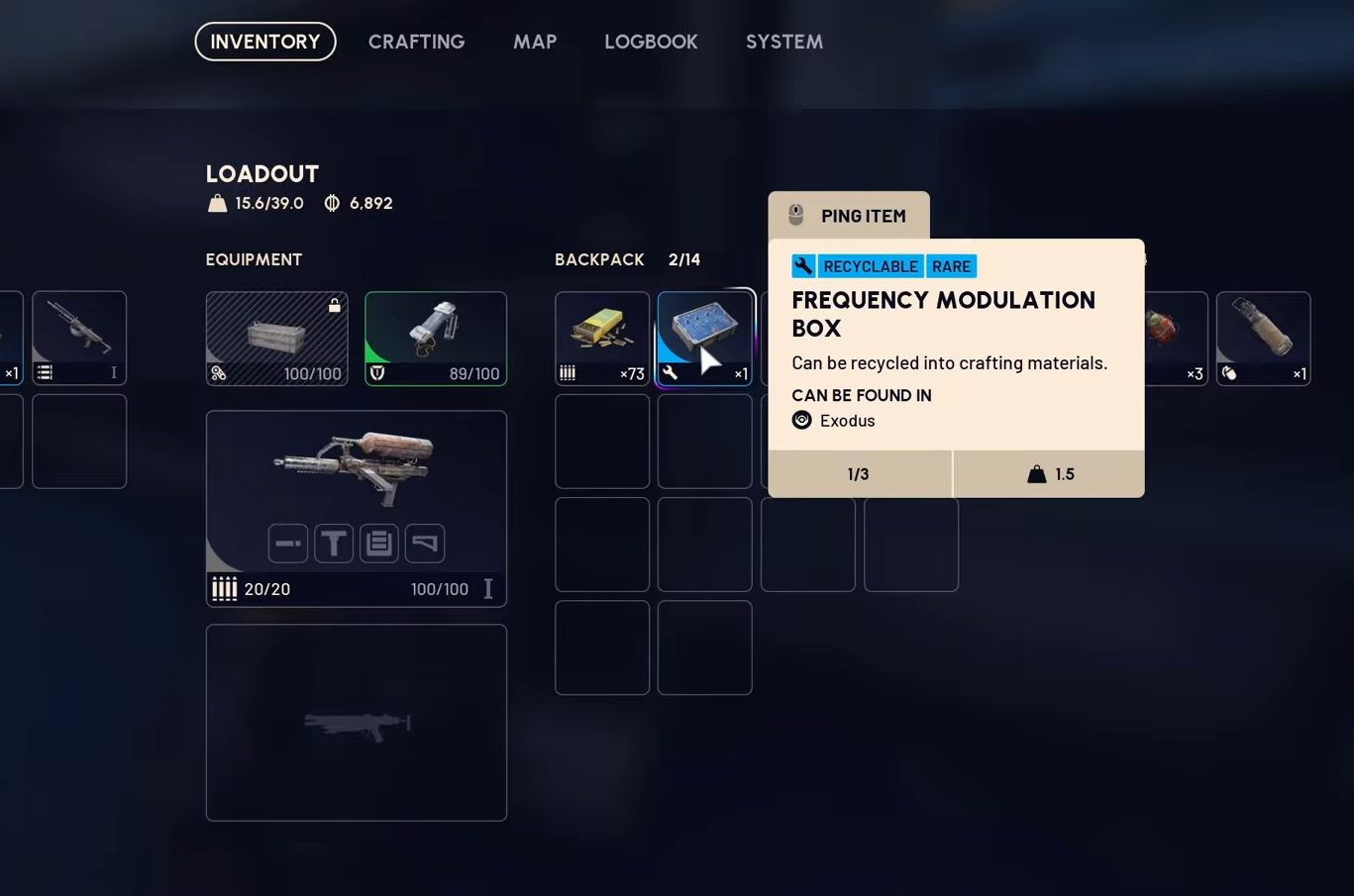1354x896 pixels.
Task: Select the equipped shield with 89/100 durability
Action: click(436, 338)
